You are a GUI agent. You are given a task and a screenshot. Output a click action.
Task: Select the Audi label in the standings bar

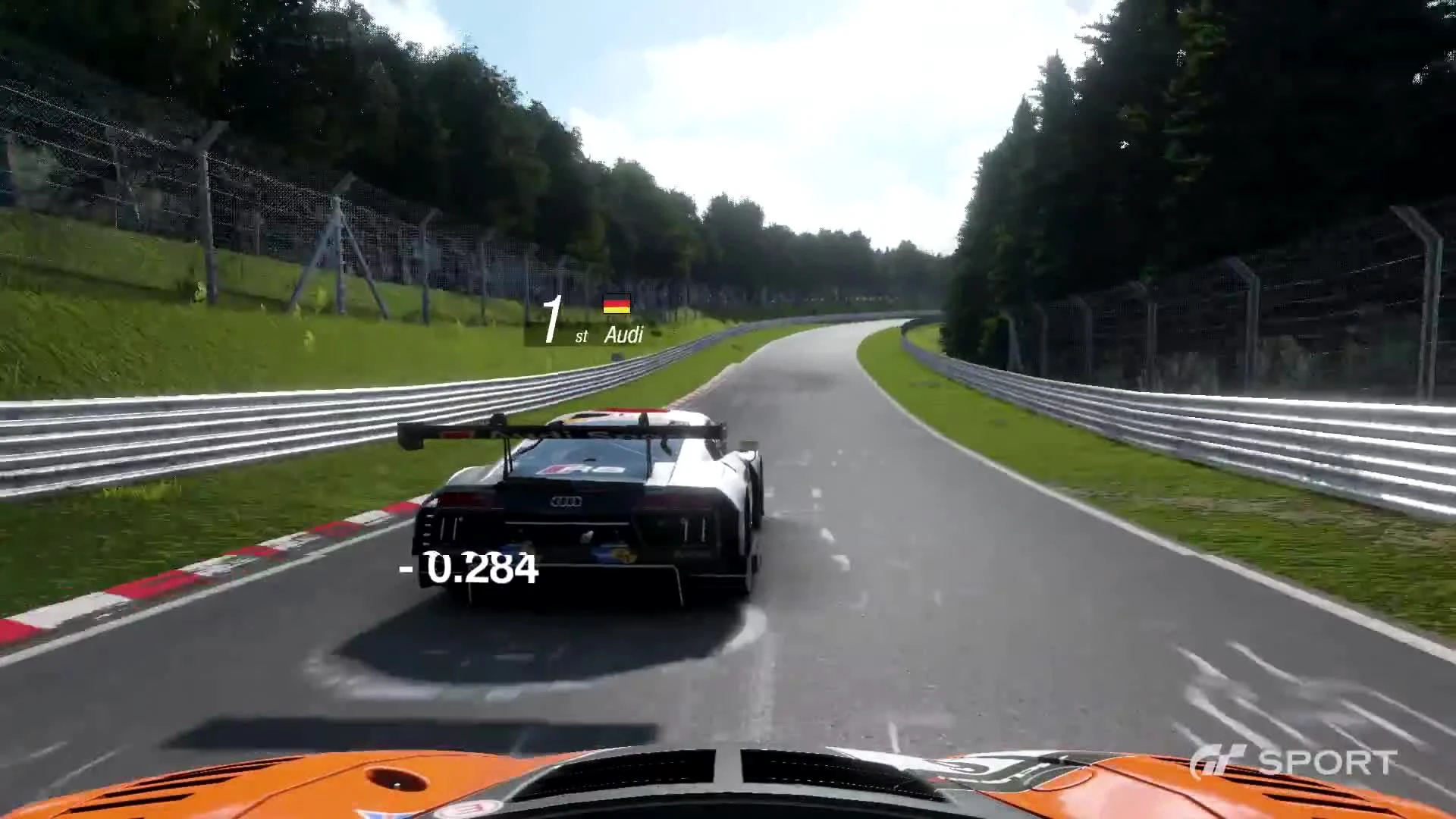pos(623,334)
